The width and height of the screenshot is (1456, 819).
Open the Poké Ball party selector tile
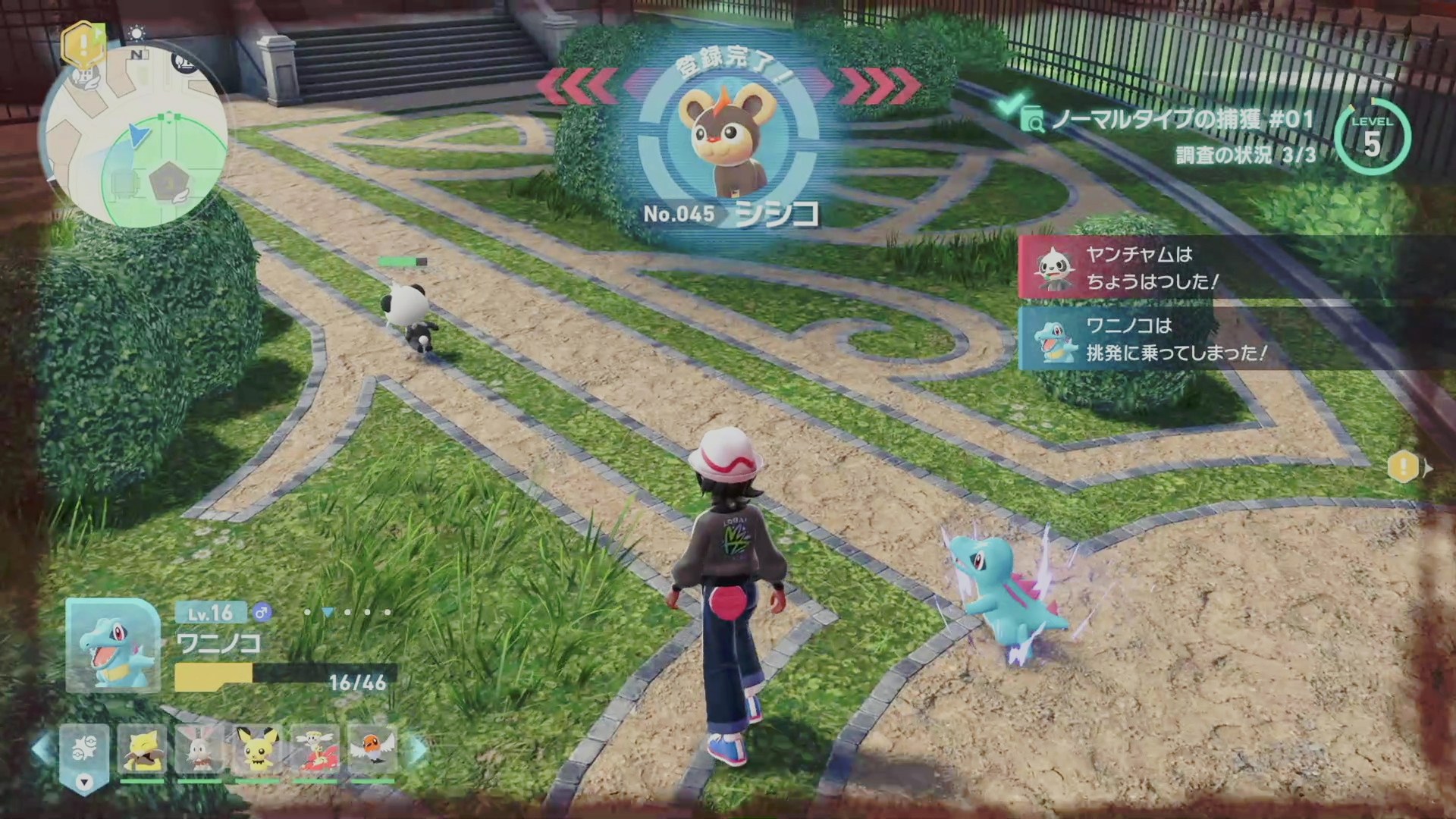84,750
